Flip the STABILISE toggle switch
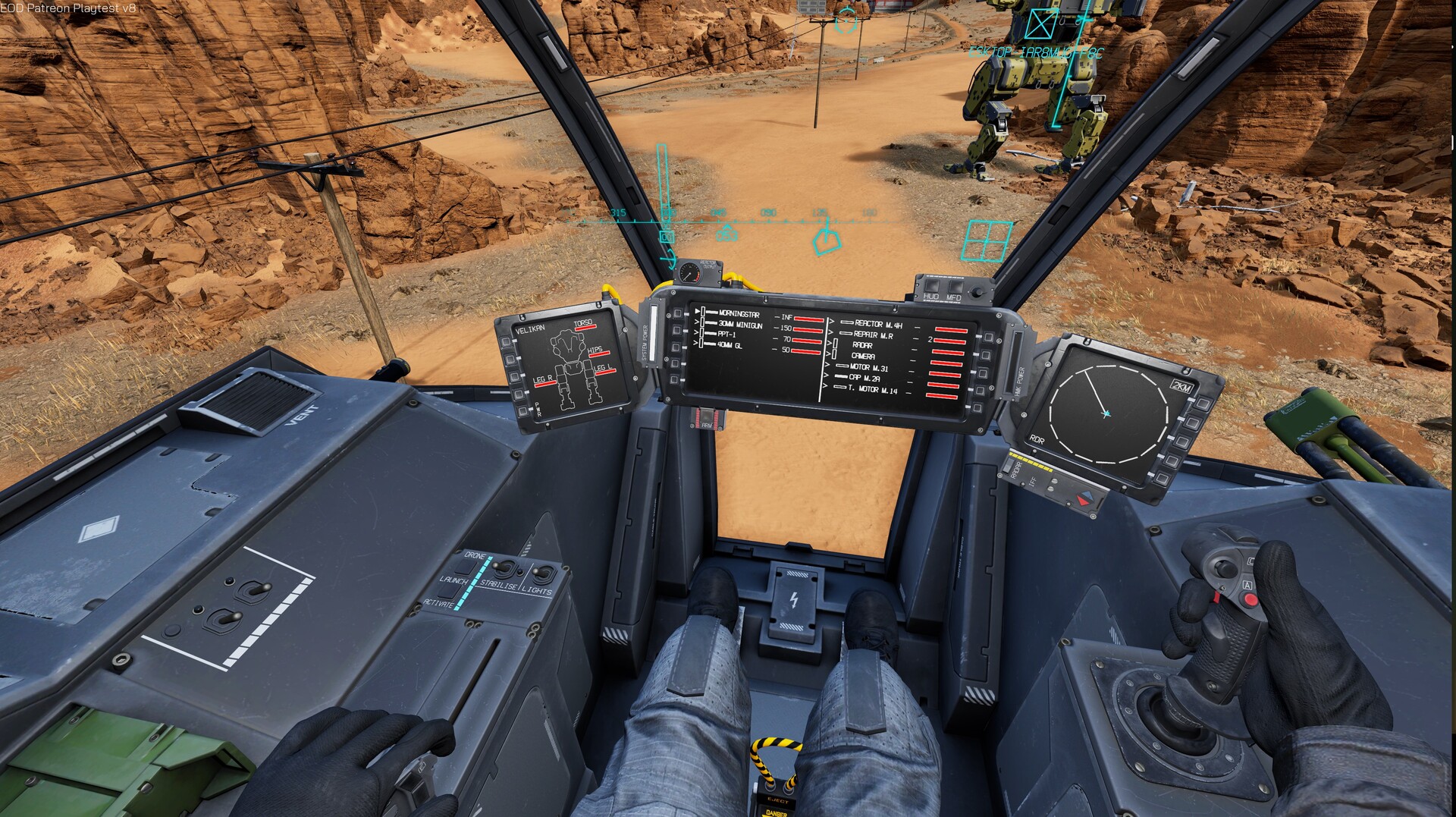The height and width of the screenshot is (817, 1456). 501,568
